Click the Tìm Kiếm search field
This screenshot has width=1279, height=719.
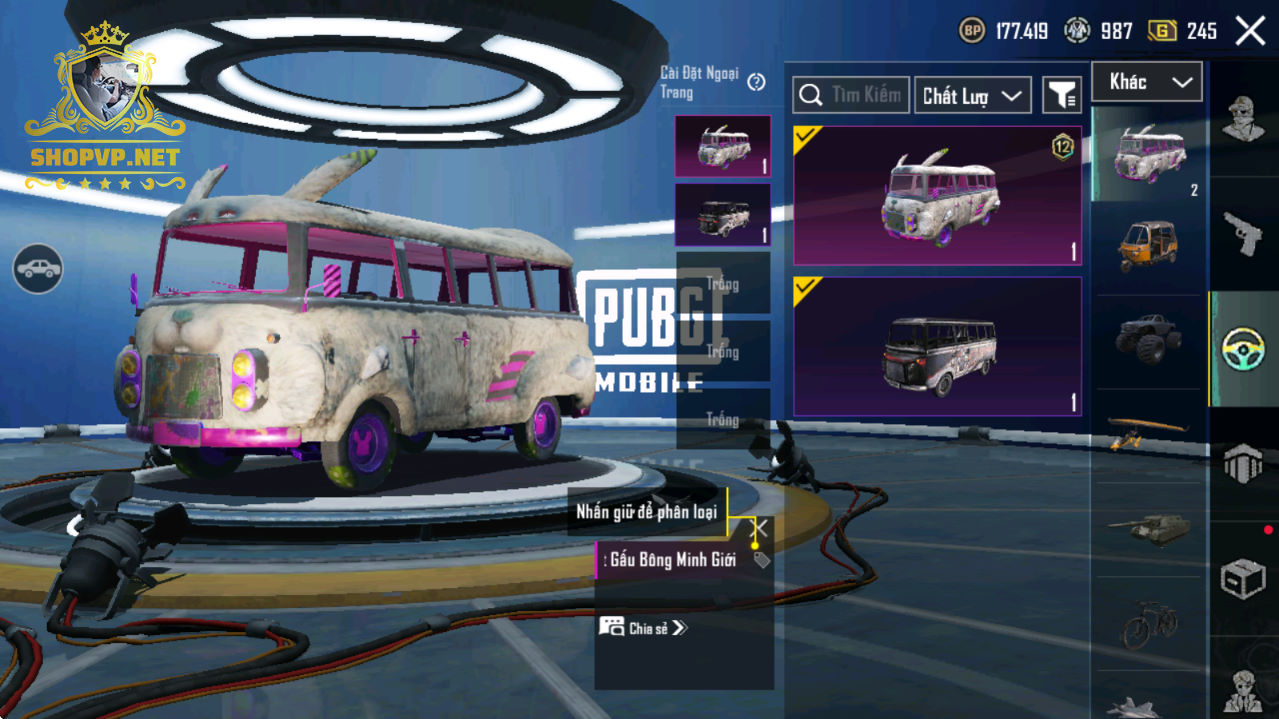(851, 95)
